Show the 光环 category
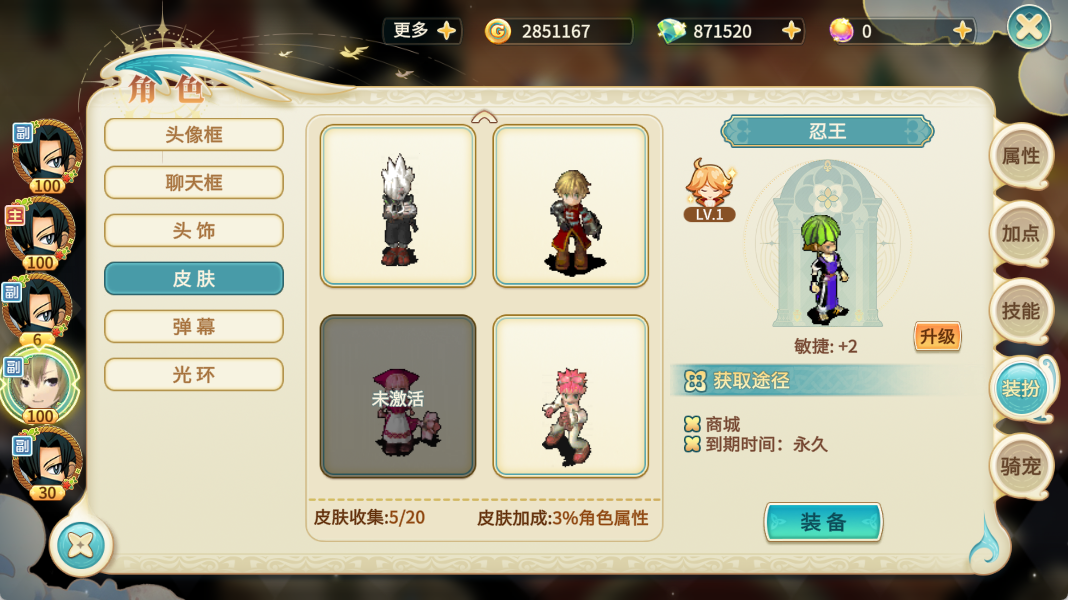Viewport: 1068px width, 600px height. click(194, 375)
